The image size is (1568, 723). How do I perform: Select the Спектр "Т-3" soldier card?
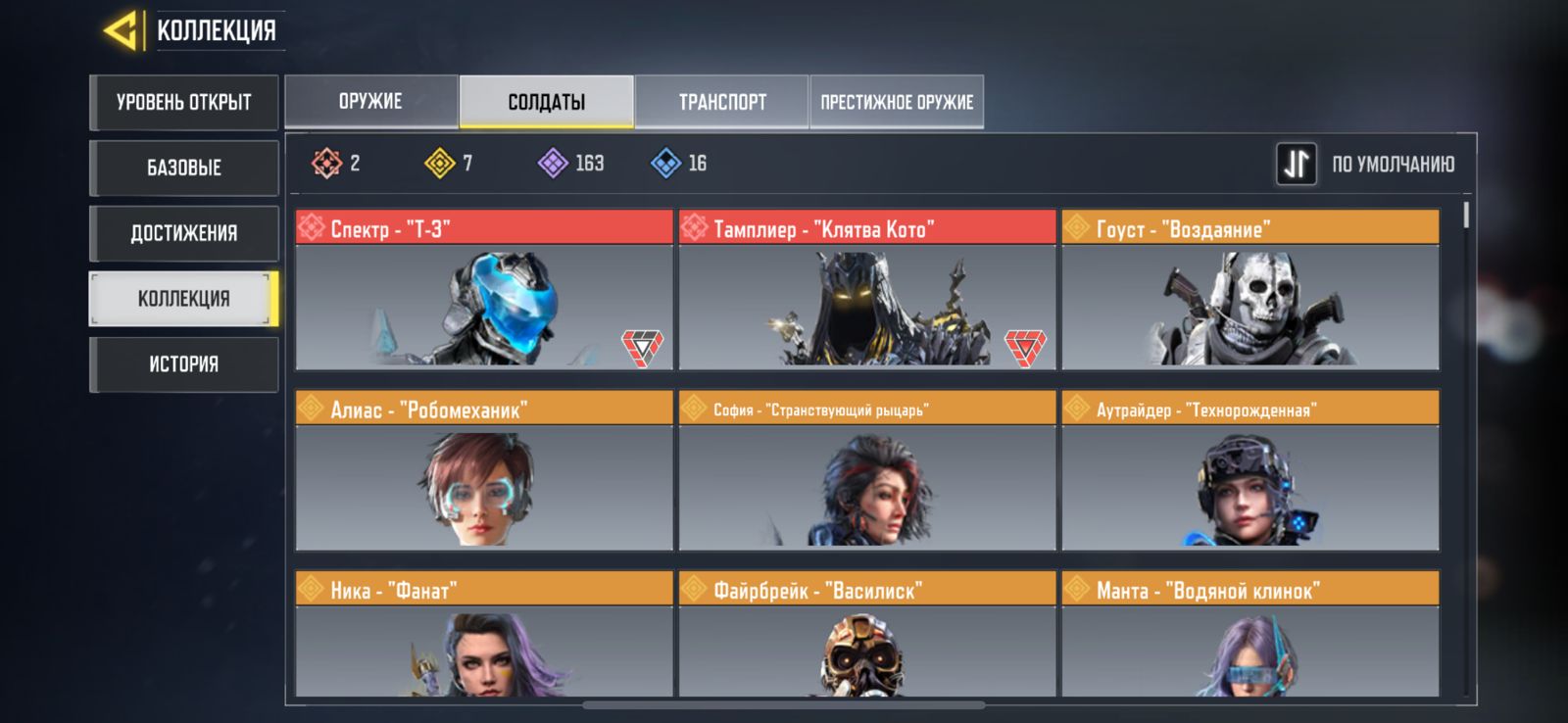tap(484, 290)
